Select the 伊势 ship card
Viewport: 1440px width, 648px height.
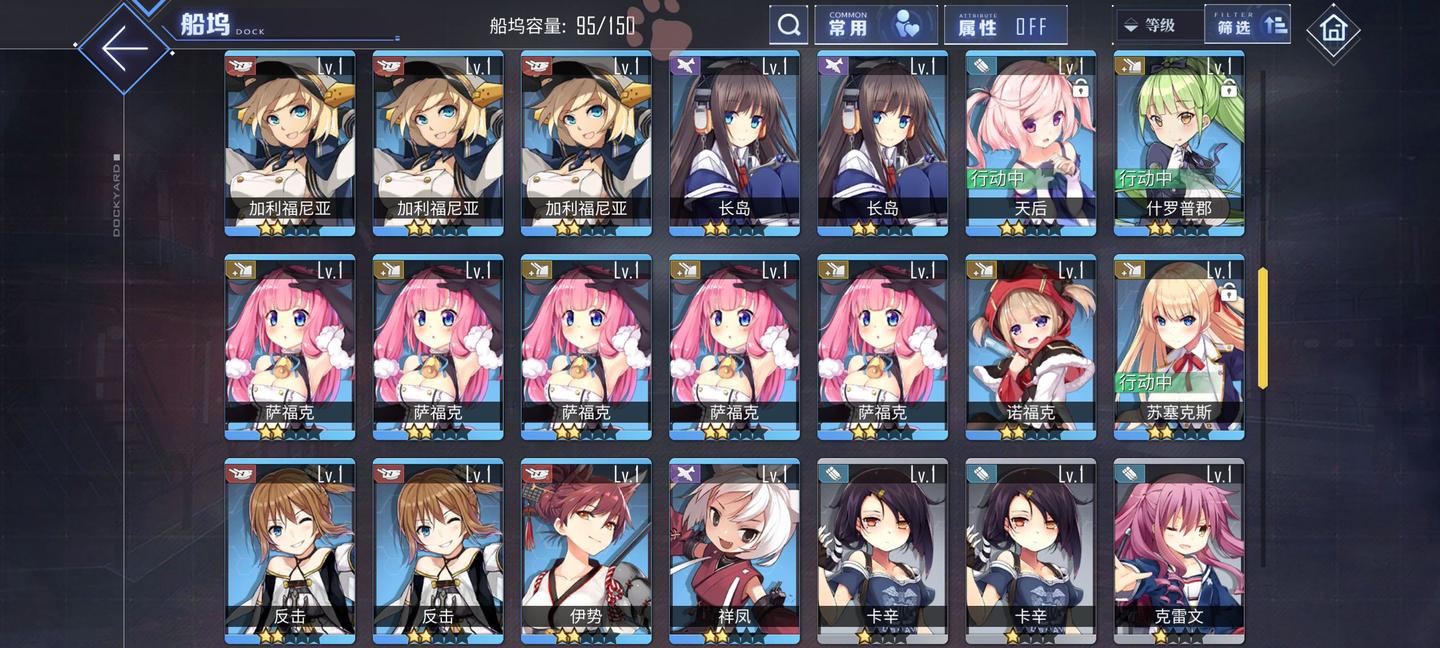[586, 551]
